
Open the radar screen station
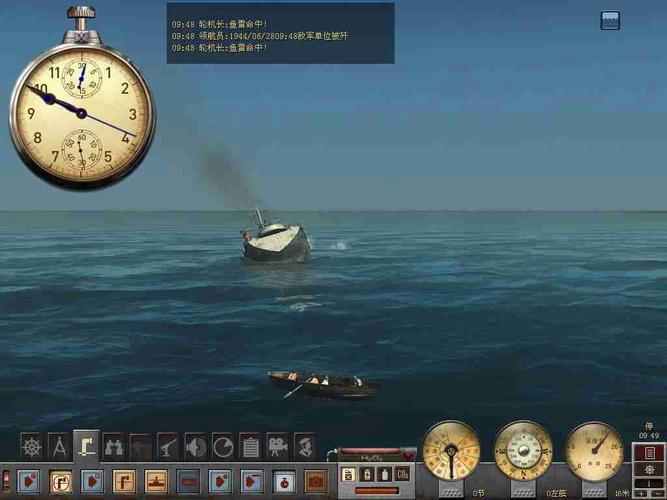click(x=223, y=446)
